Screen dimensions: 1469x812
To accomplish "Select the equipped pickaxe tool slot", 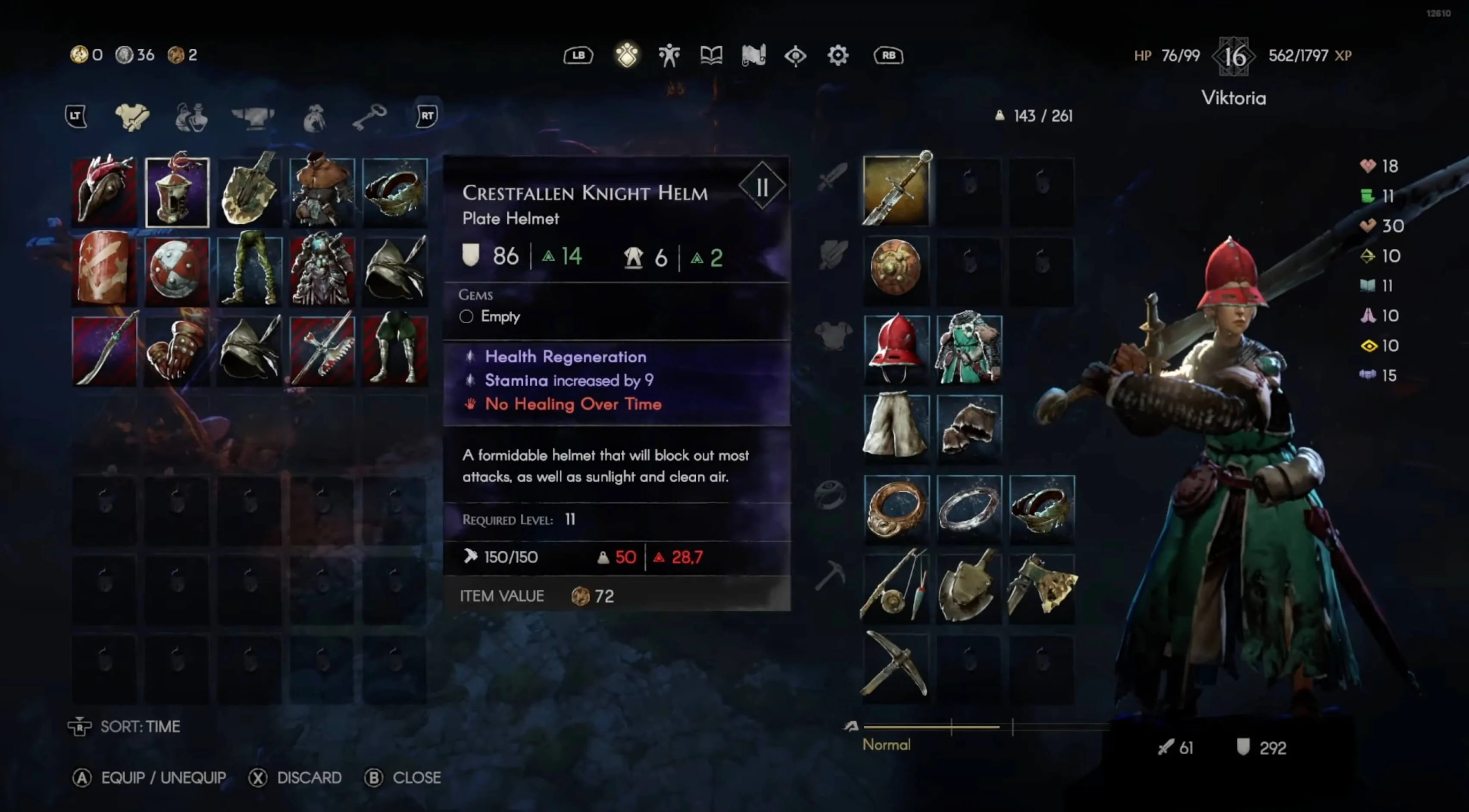I will [x=896, y=665].
